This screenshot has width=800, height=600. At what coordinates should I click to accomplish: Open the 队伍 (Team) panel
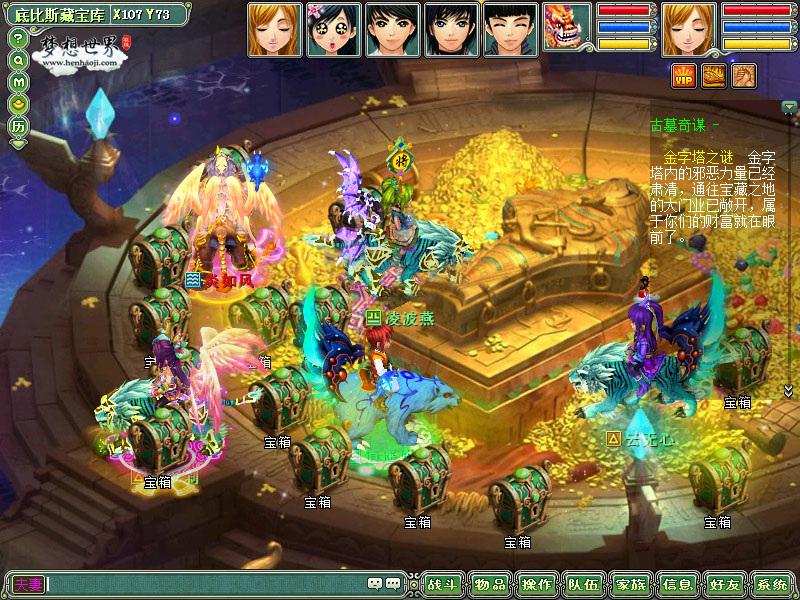point(584,584)
